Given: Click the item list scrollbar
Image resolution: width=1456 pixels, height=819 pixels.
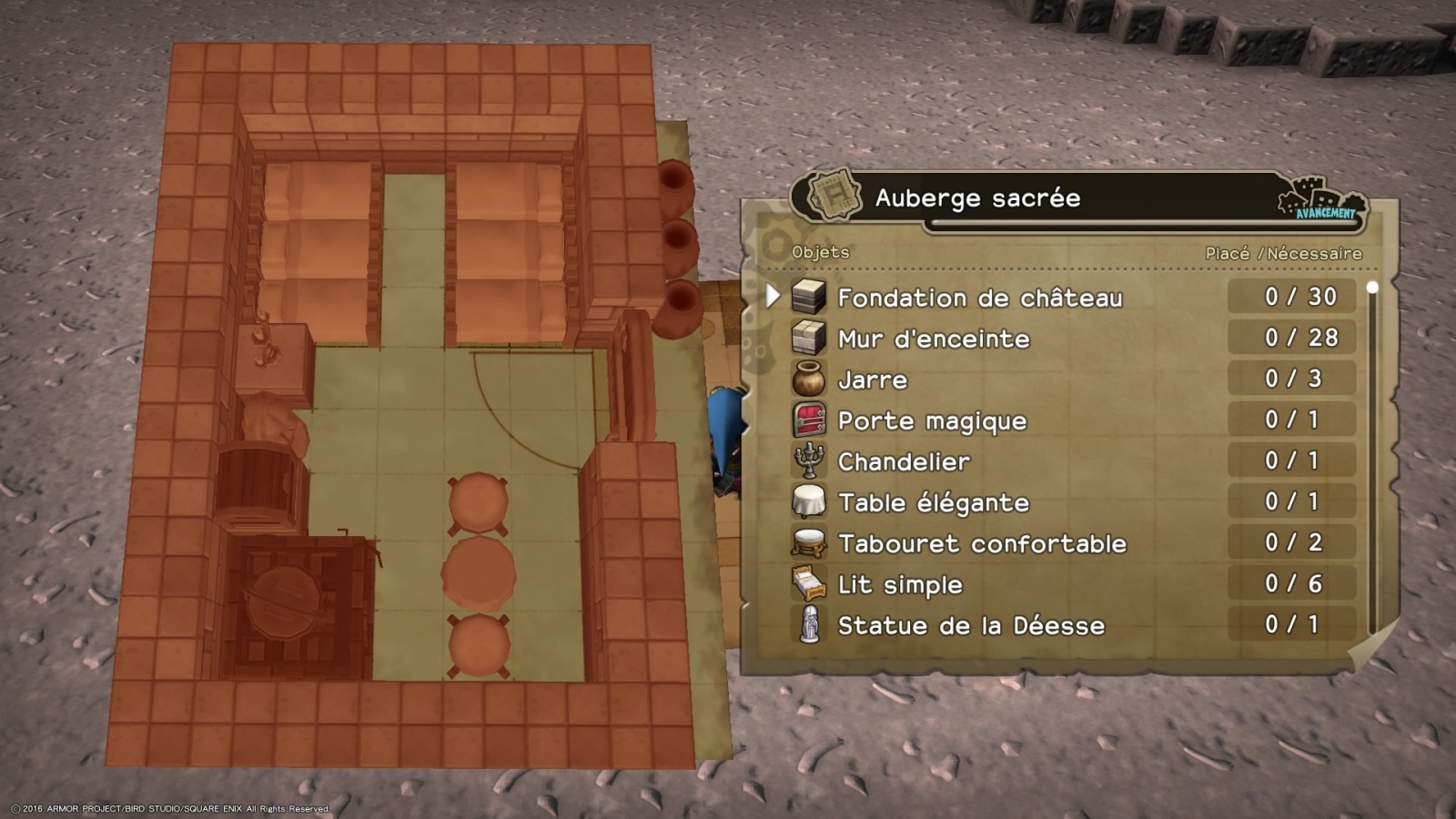Looking at the screenshot, I should pyautogui.click(x=1372, y=455).
